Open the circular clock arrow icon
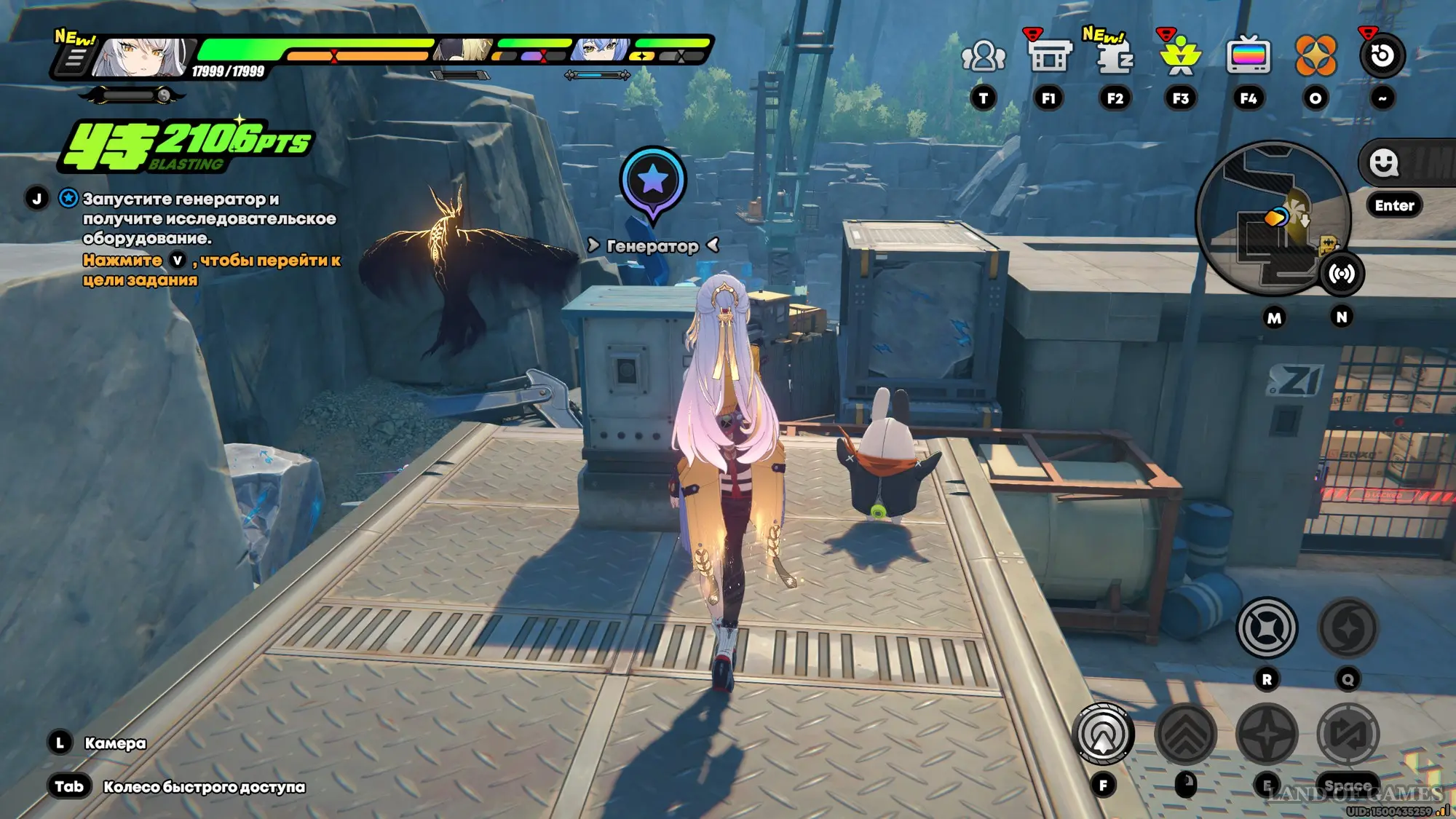Screen dimensions: 1456x819 click(1382, 56)
